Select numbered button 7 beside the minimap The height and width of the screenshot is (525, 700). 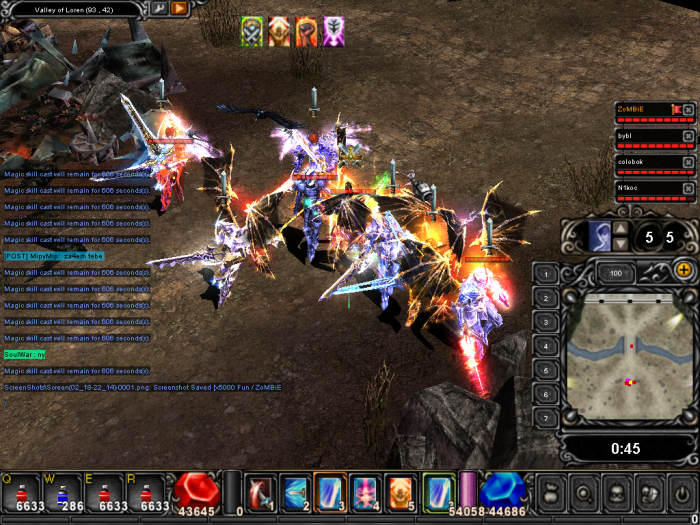(x=546, y=417)
